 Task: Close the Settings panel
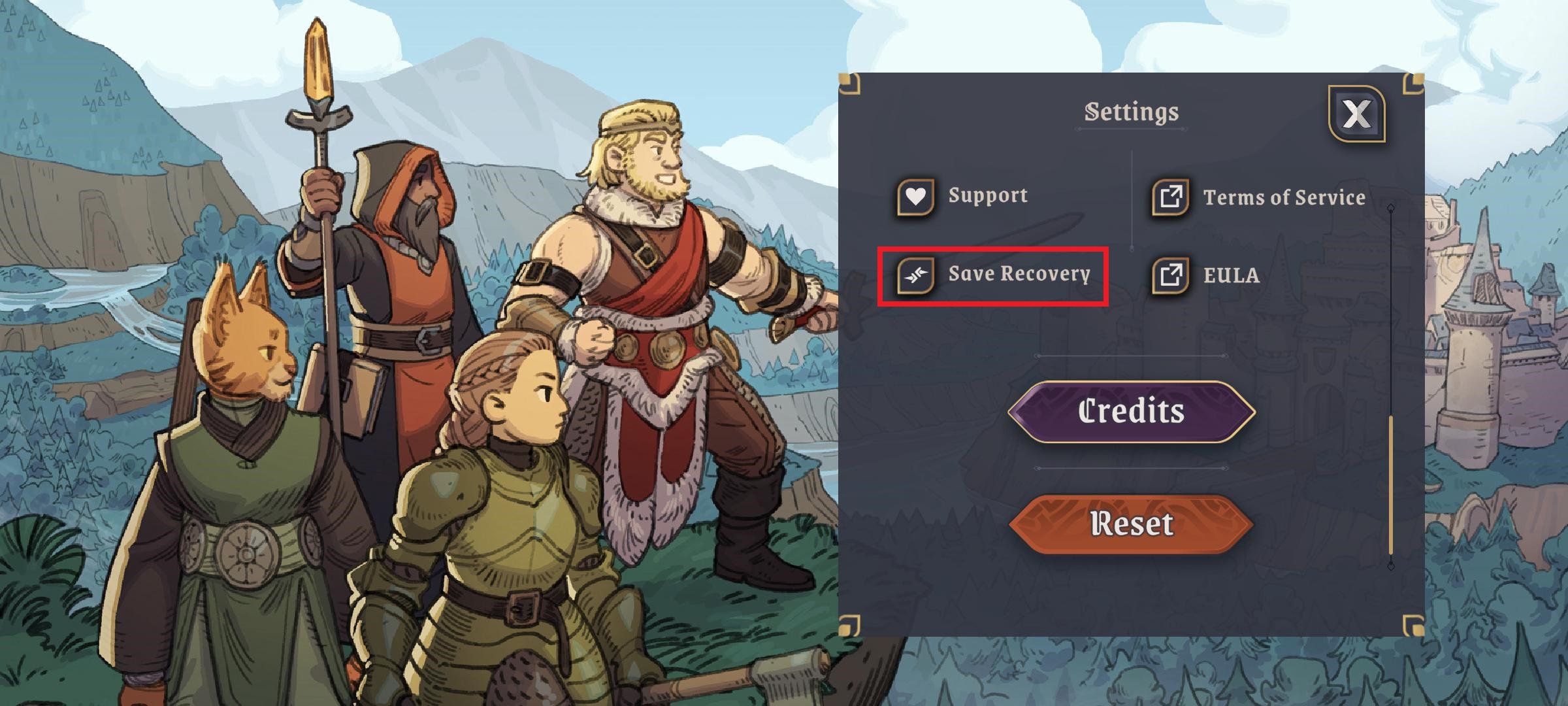pyautogui.click(x=1356, y=114)
